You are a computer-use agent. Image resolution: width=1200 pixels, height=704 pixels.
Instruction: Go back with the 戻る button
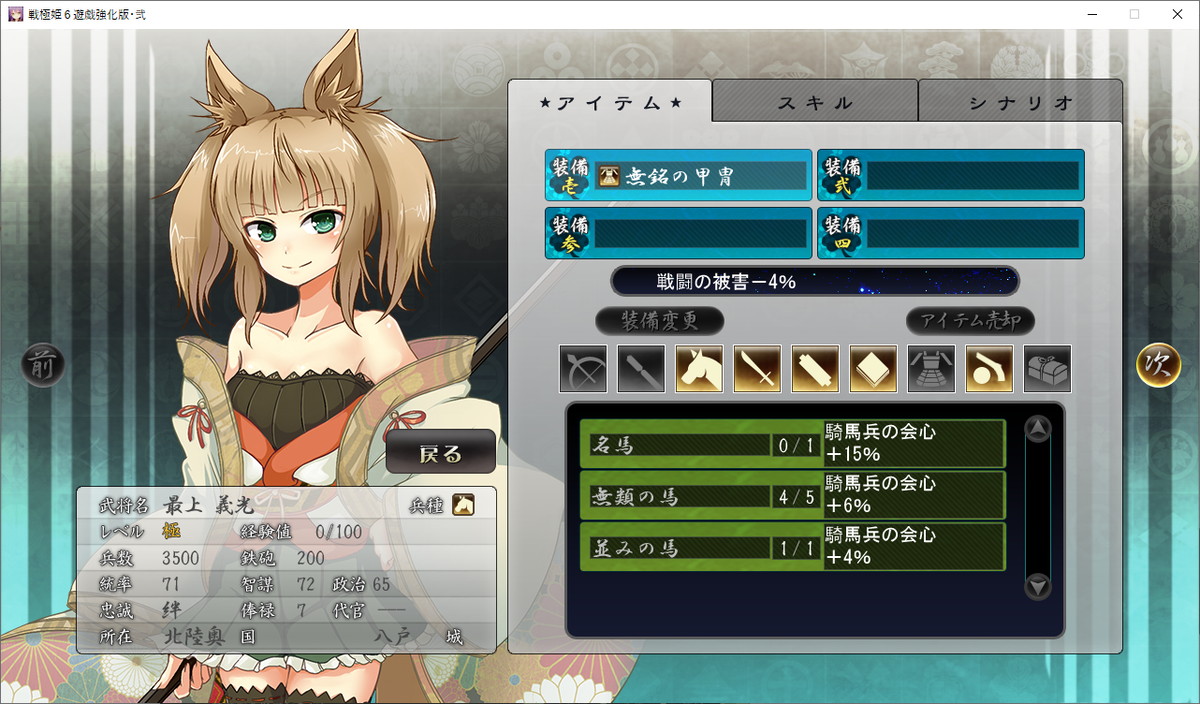(441, 453)
